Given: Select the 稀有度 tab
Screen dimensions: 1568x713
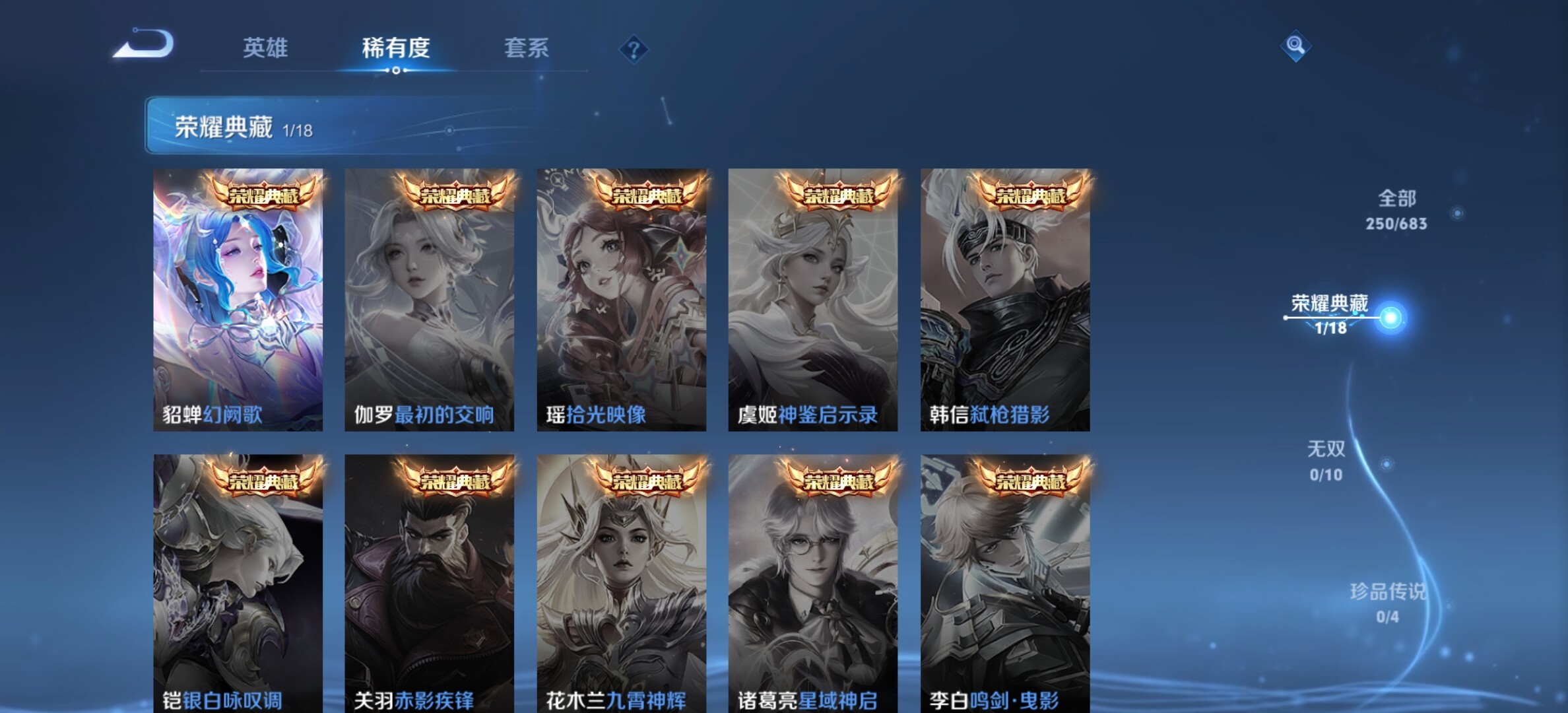Looking at the screenshot, I should coord(396,48).
